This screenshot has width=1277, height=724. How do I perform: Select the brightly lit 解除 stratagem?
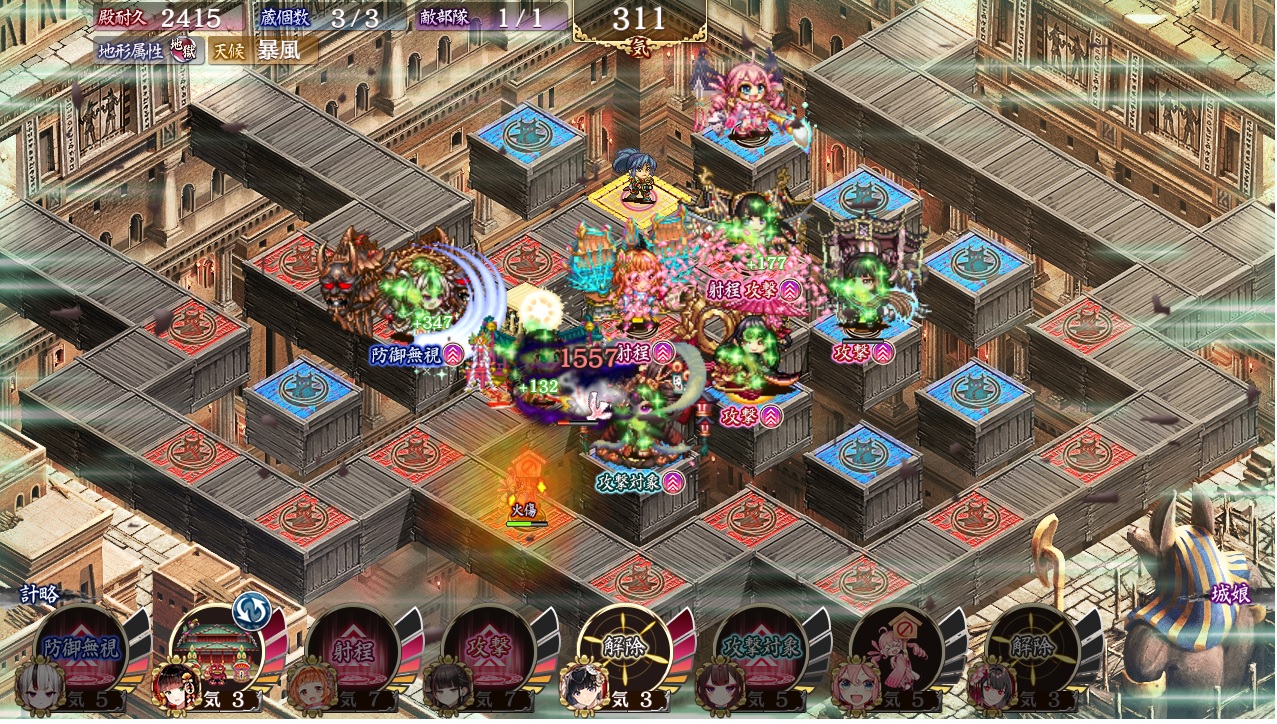tap(625, 648)
